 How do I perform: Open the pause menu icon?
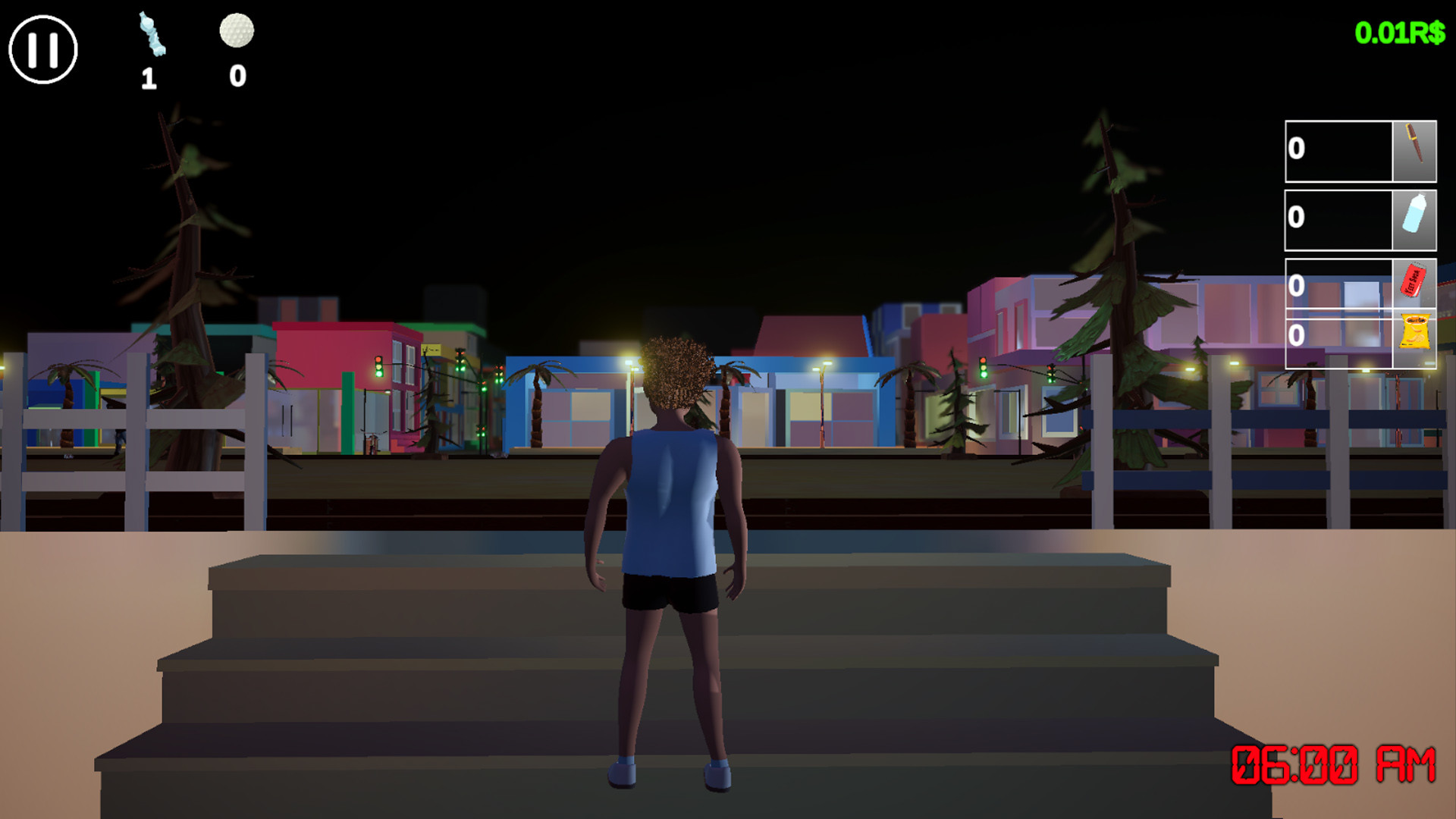42,49
